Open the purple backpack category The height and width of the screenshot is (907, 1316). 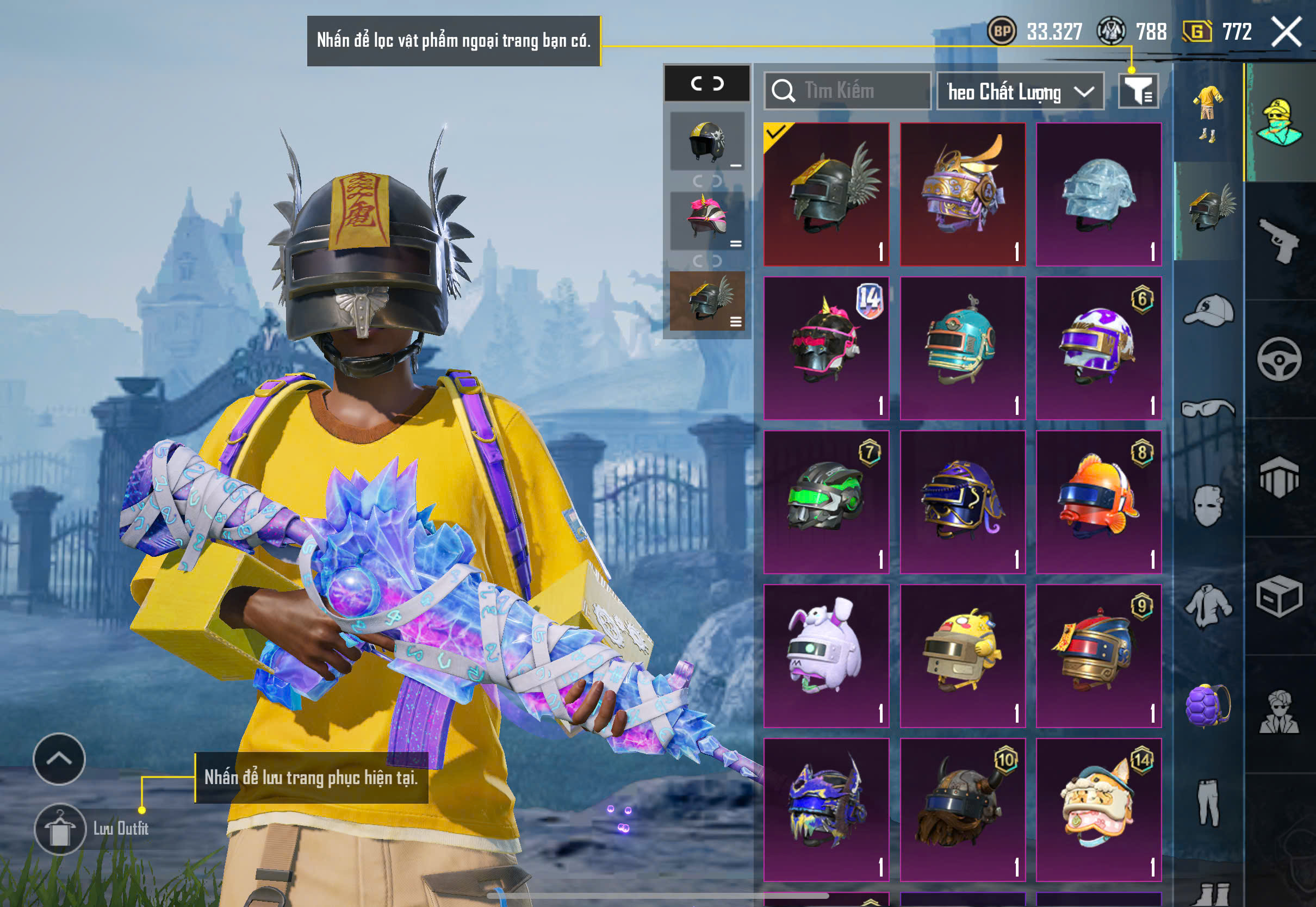pyautogui.click(x=1208, y=705)
